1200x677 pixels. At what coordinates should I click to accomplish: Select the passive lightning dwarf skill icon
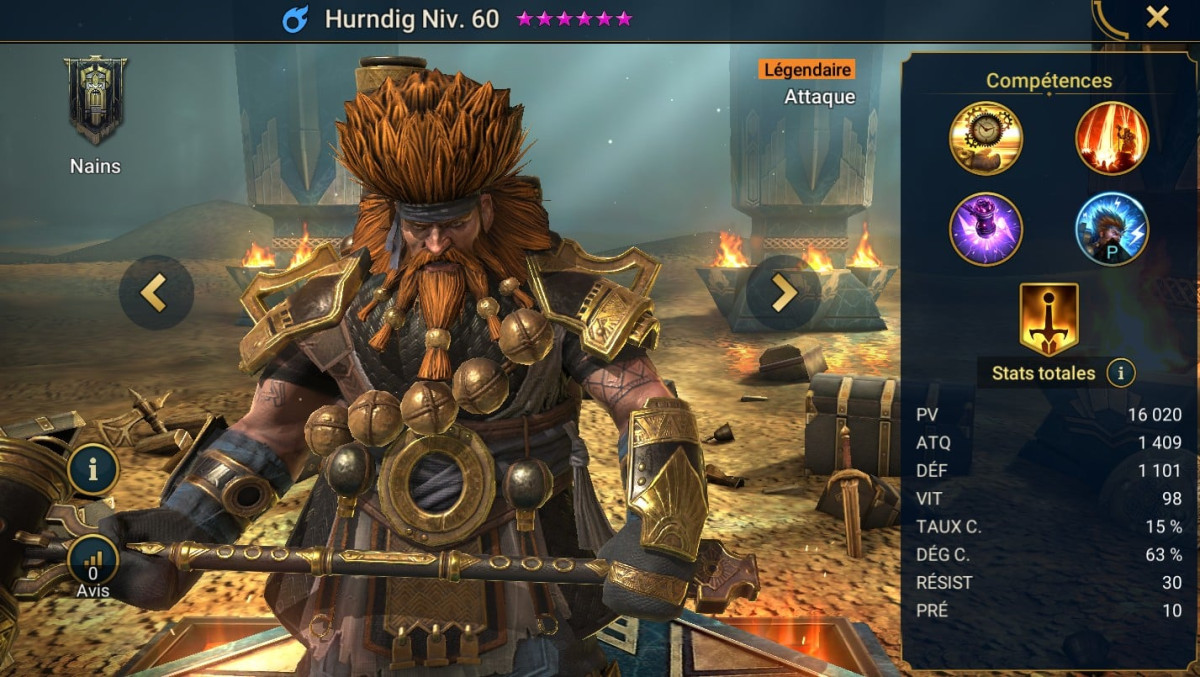tap(1111, 229)
